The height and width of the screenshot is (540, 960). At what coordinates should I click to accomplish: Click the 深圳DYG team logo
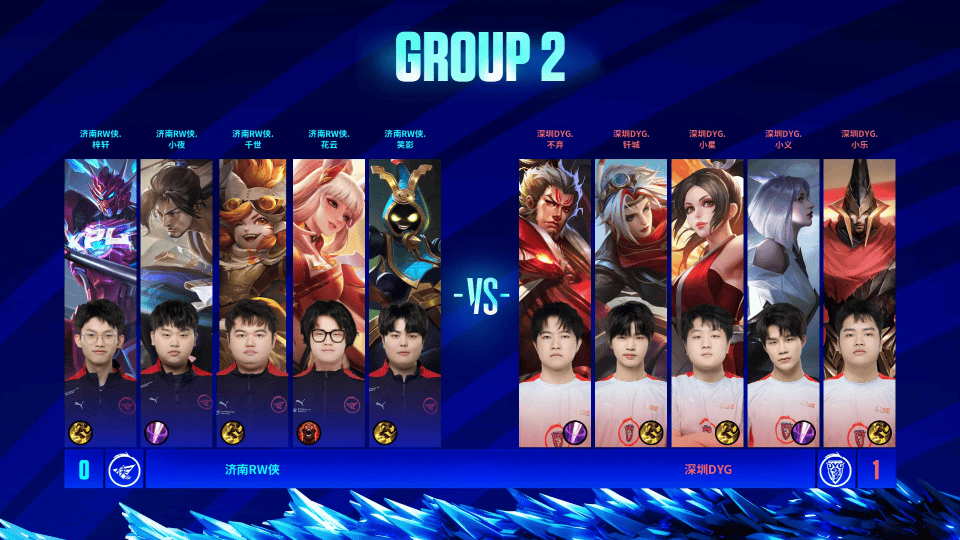point(834,469)
